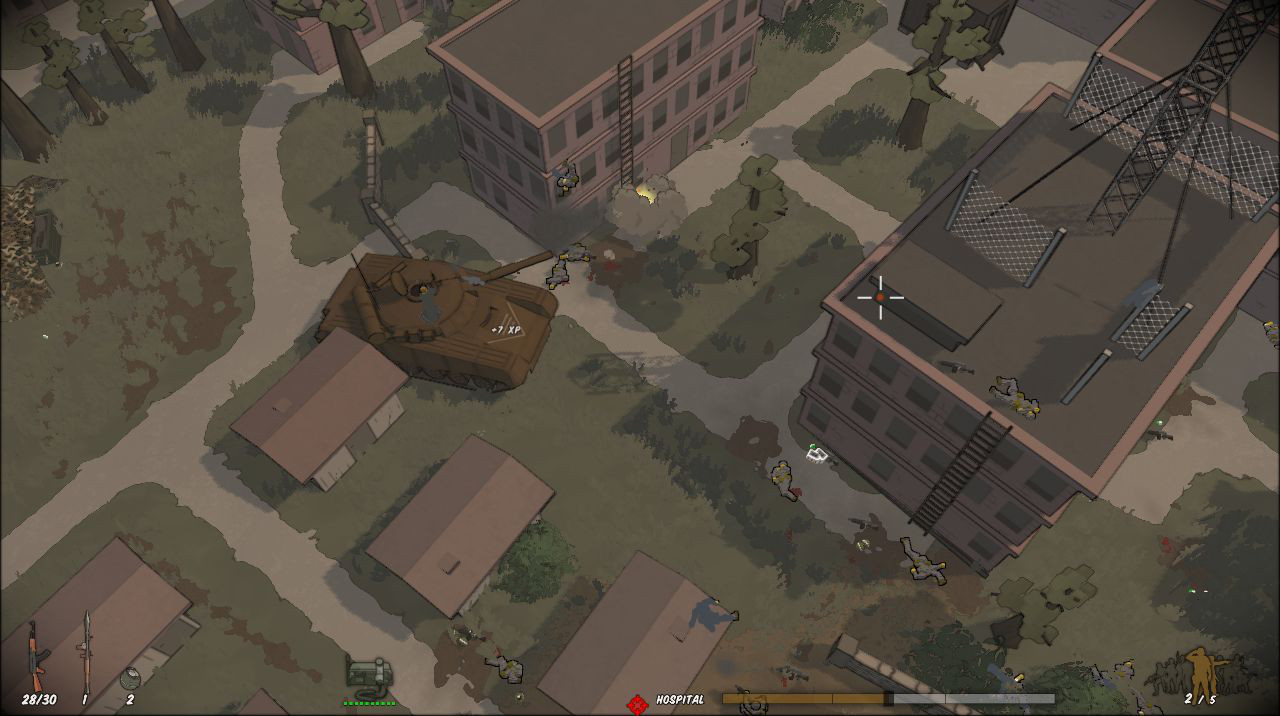Click the red Hospital objective marker

coord(637,703)
